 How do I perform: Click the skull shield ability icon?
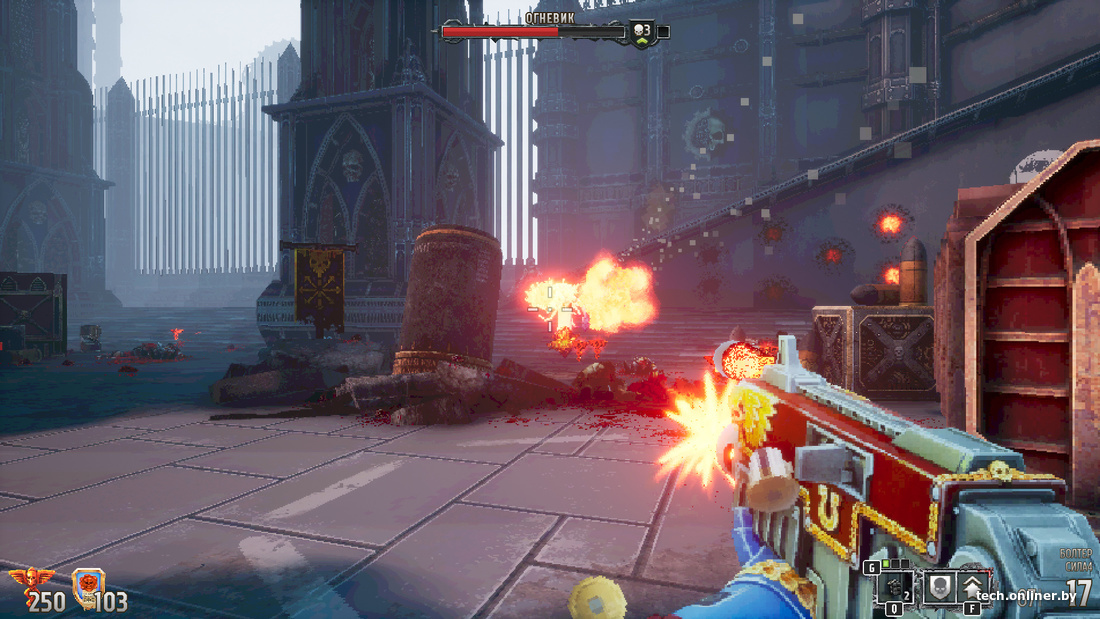tap(938, 587)
